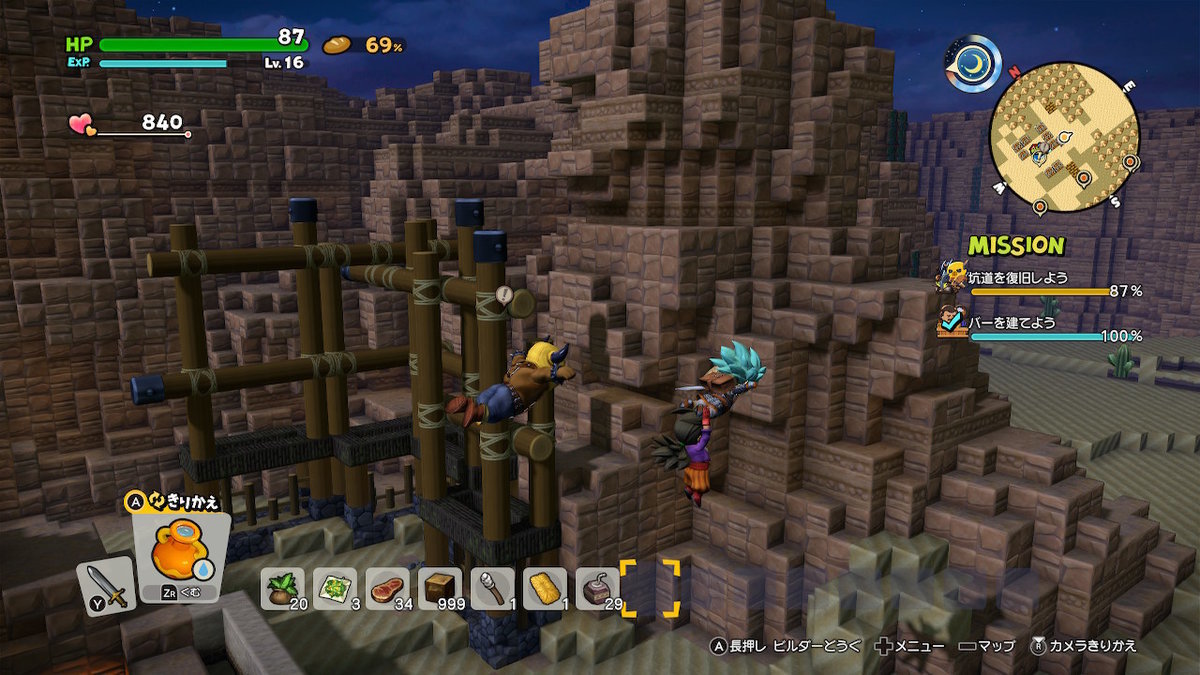The image size is (1200, 675).
Task: Click the pink hearts gratitude icon
Action: [81, 125]
